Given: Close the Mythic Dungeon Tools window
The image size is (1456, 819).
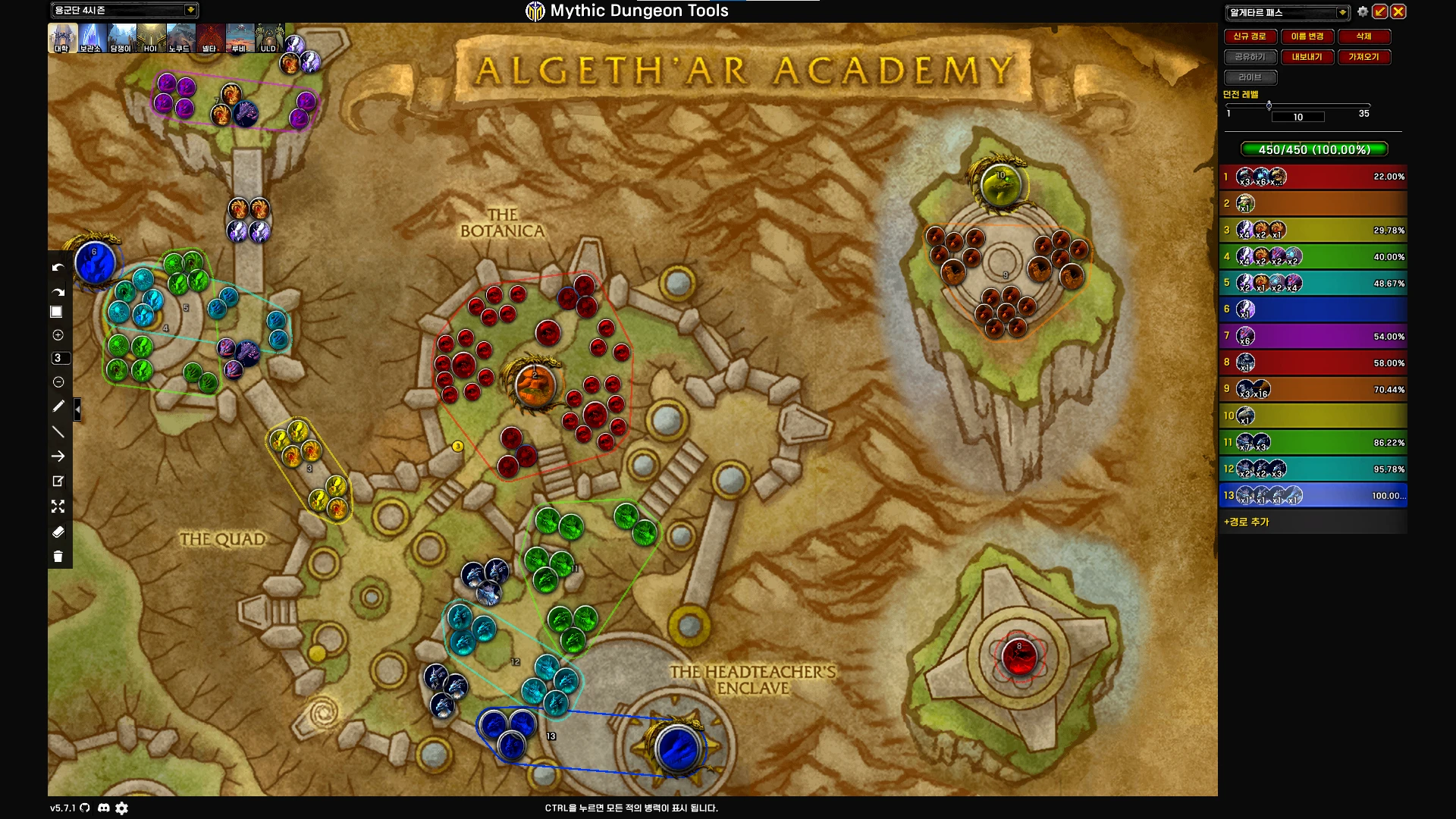Looking at the screenshot, I should tap(1398, 12).
